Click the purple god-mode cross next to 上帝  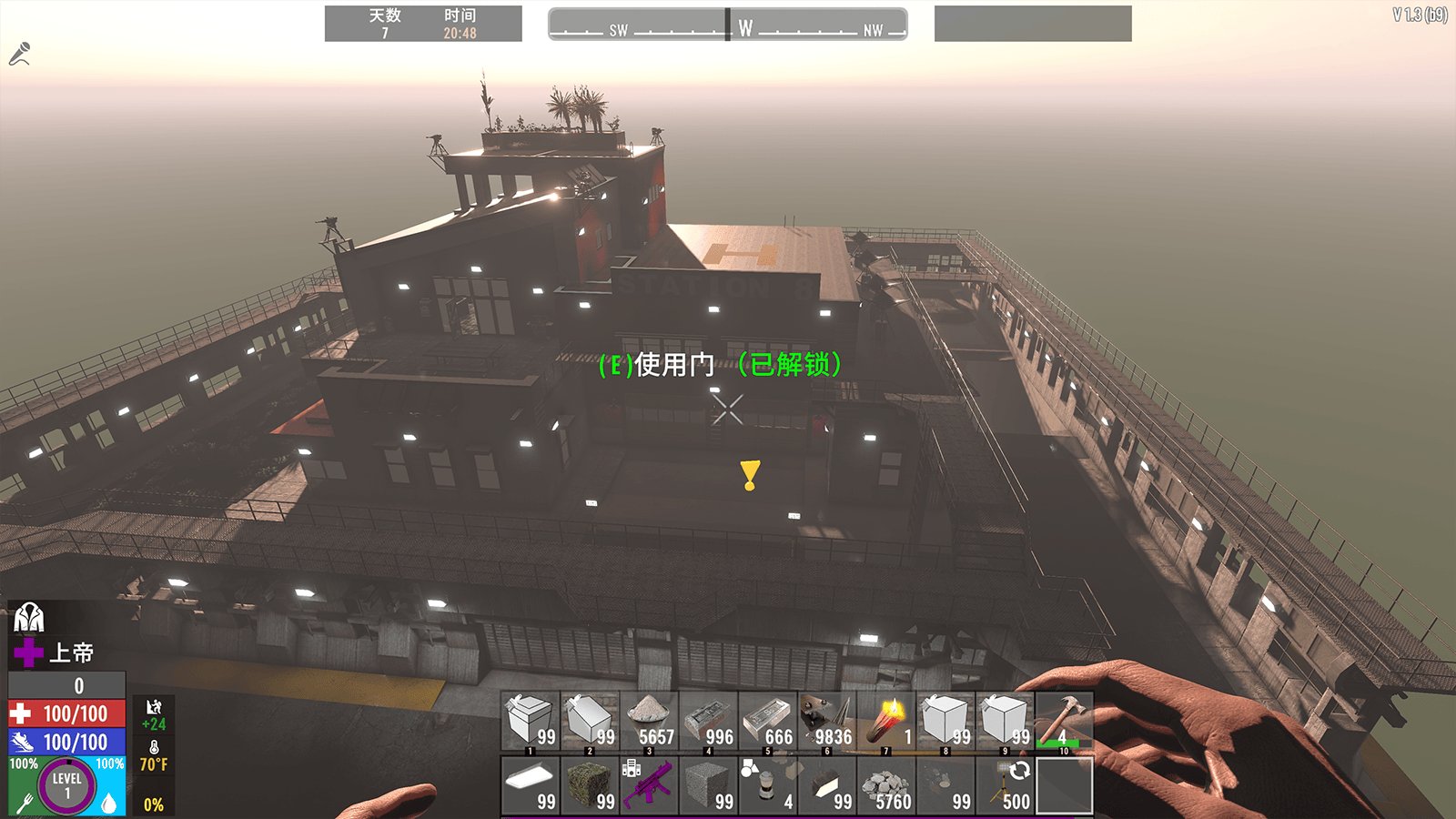(30, 653)
